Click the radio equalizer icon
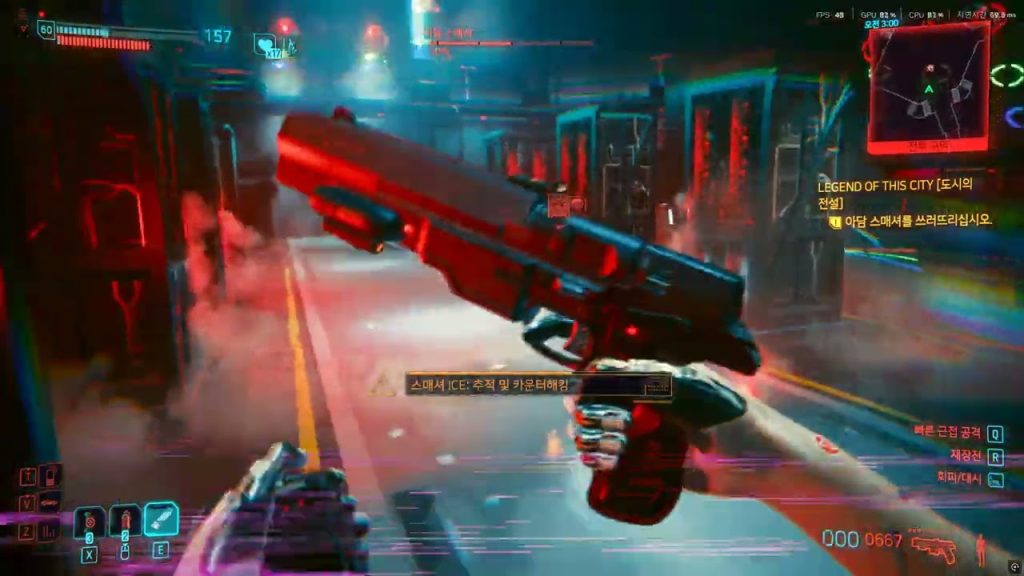Screen dimensions: 1024x576 tap(49, 531)
